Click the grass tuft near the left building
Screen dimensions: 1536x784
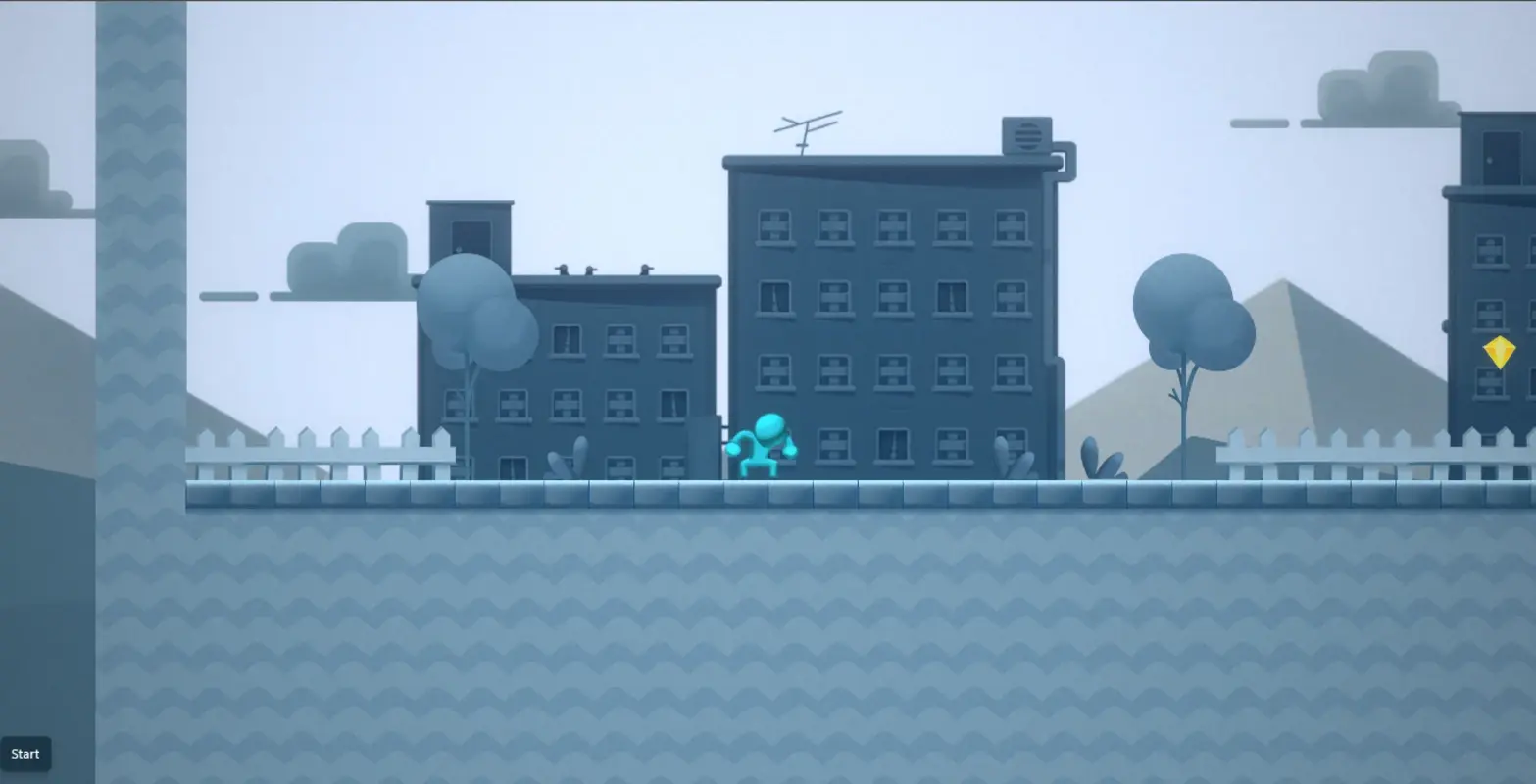567,459
